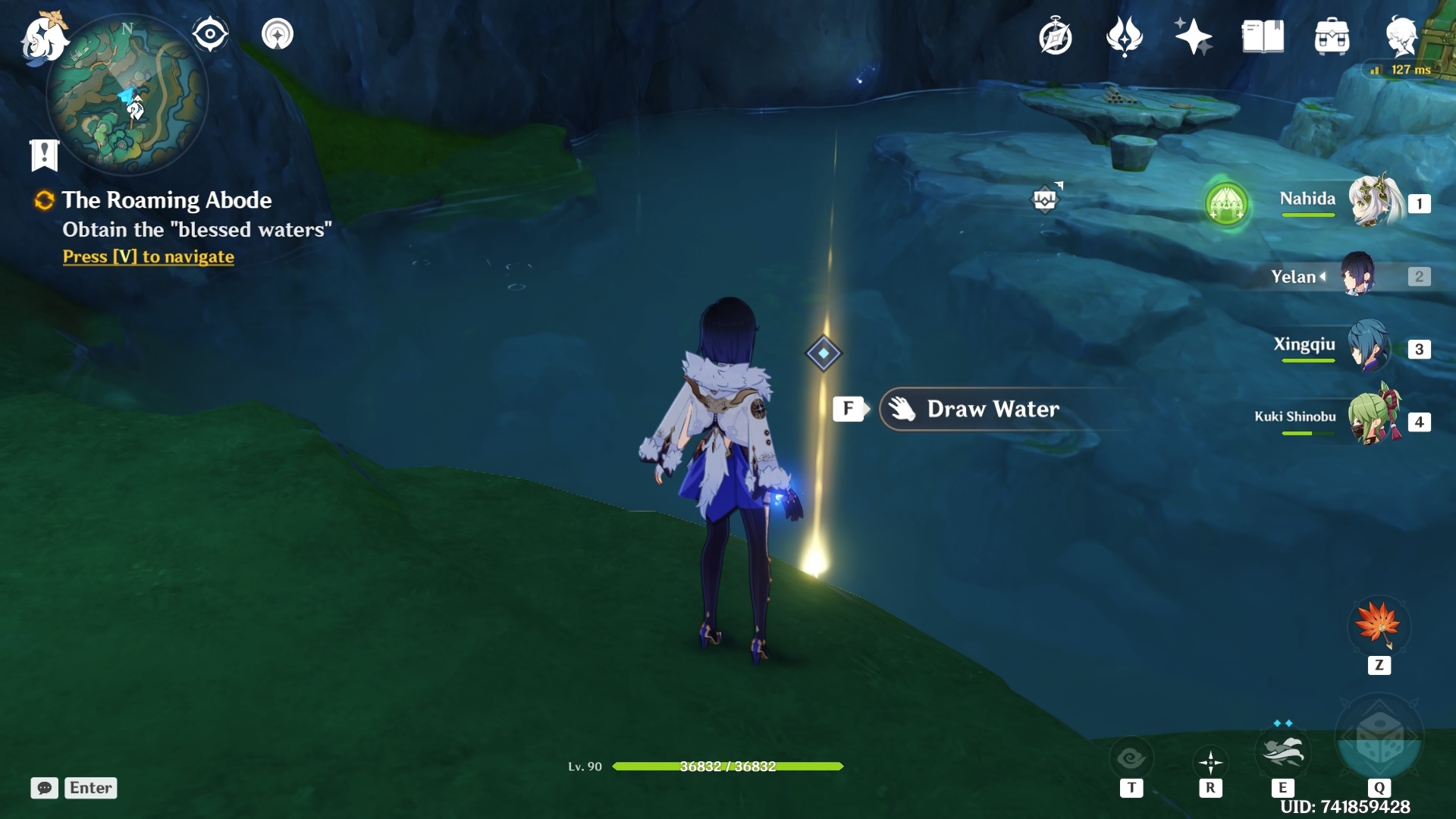This screenshot has height=819, width=1456.
Task: Choose the Draw Water interaction
Action: pyautogui.click(x=992, y=409)
